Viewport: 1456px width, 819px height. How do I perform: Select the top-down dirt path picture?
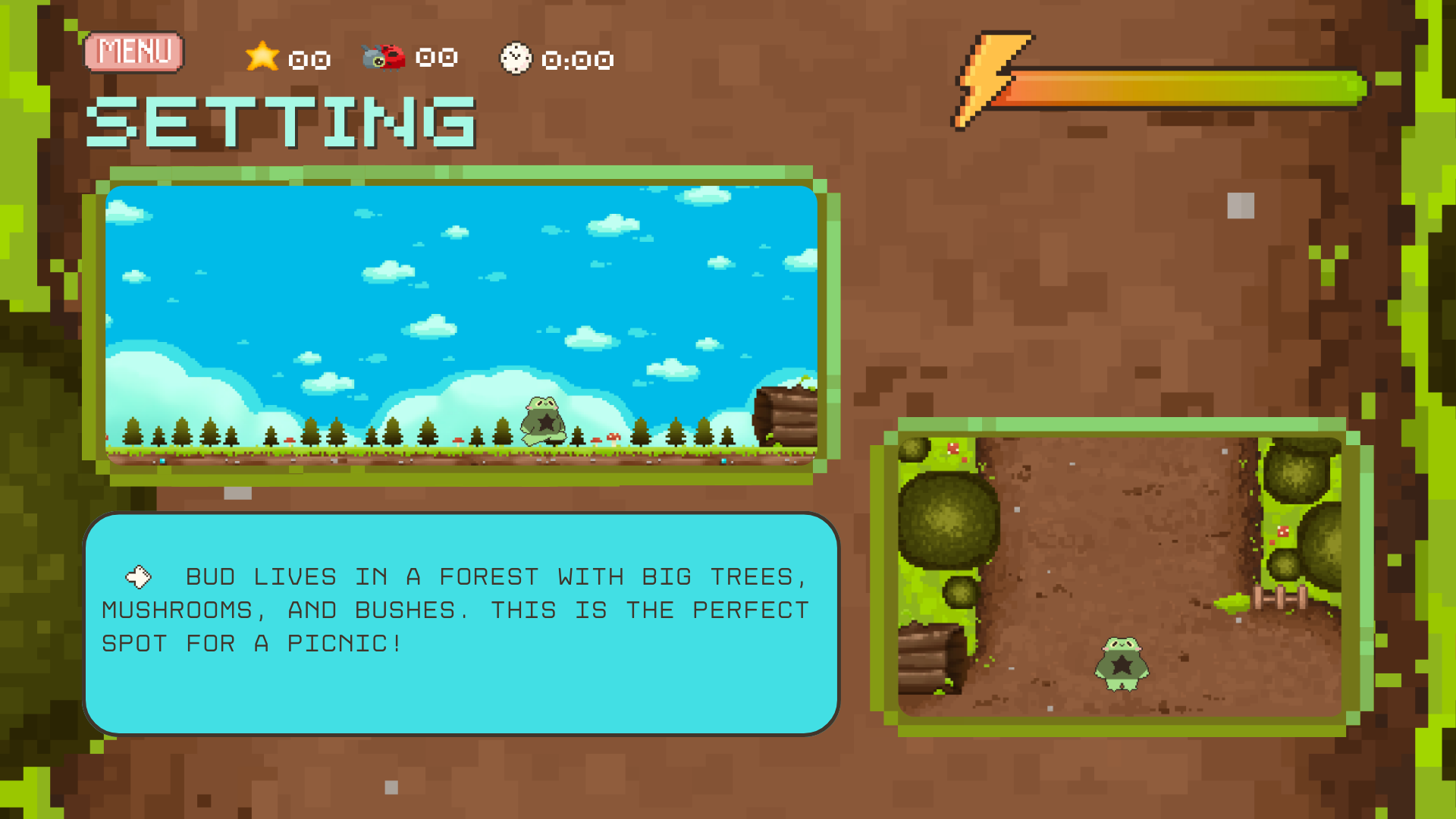click(1120, 576)
